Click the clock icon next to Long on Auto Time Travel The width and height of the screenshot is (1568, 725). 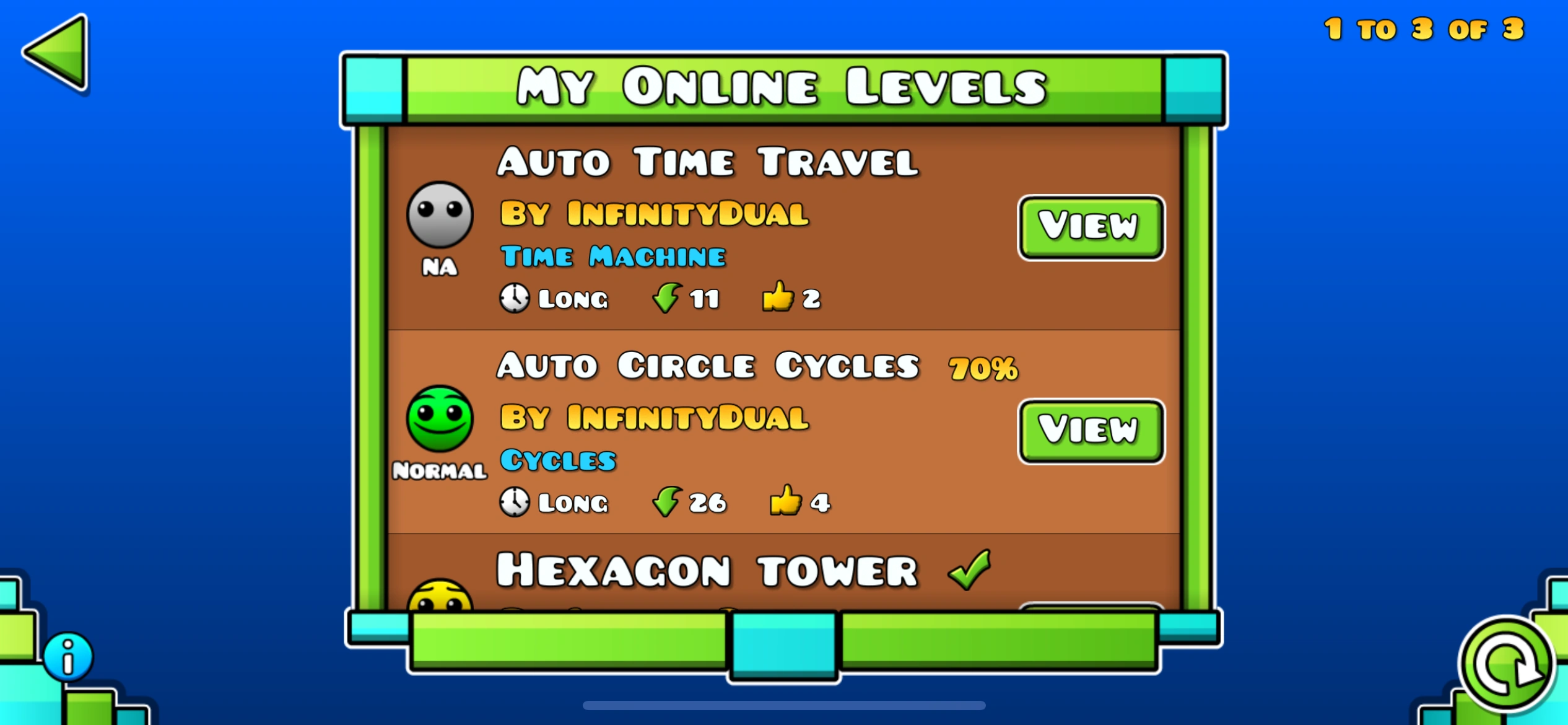(x=514, y=299)
